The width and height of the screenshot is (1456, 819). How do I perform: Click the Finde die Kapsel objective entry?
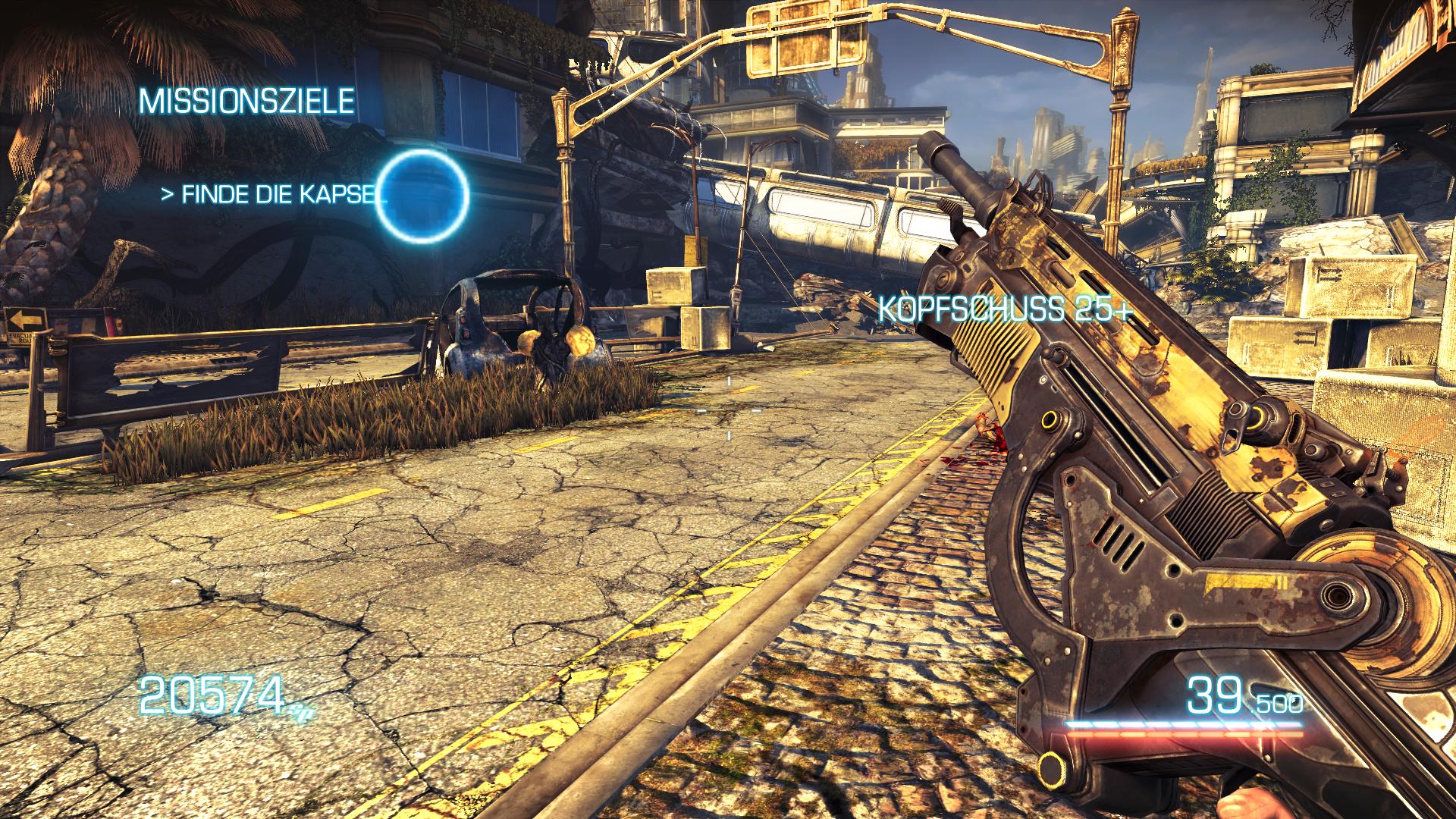pos(273,194)
